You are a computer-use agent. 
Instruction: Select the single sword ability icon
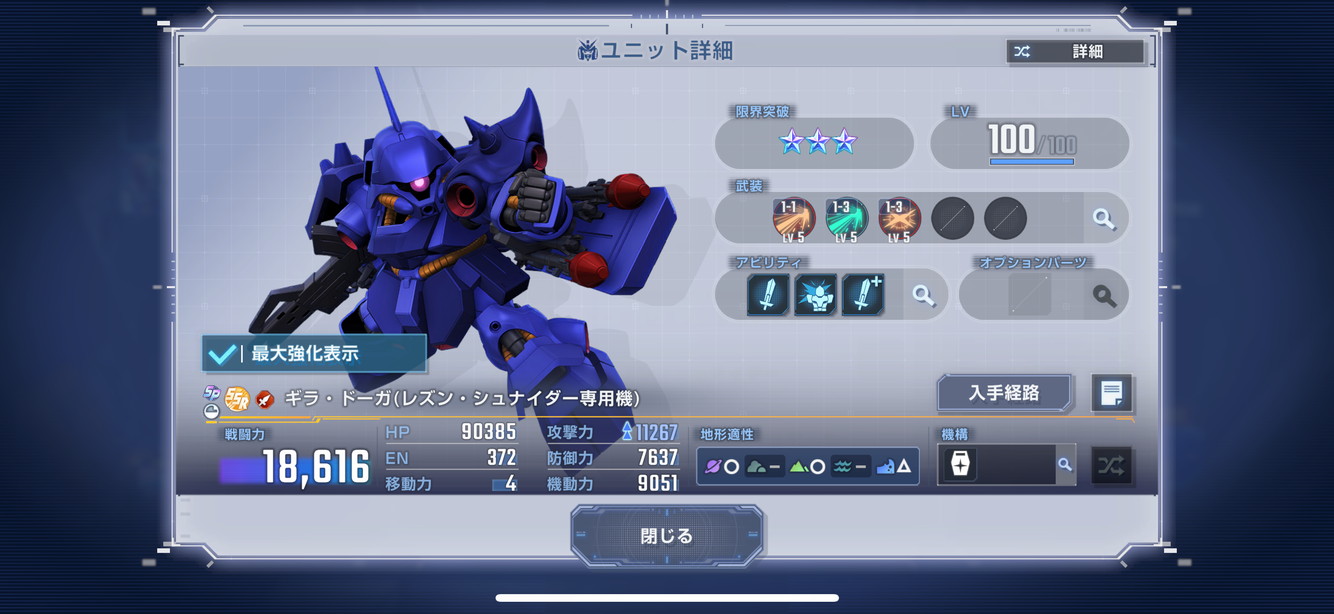click(767, 295)
